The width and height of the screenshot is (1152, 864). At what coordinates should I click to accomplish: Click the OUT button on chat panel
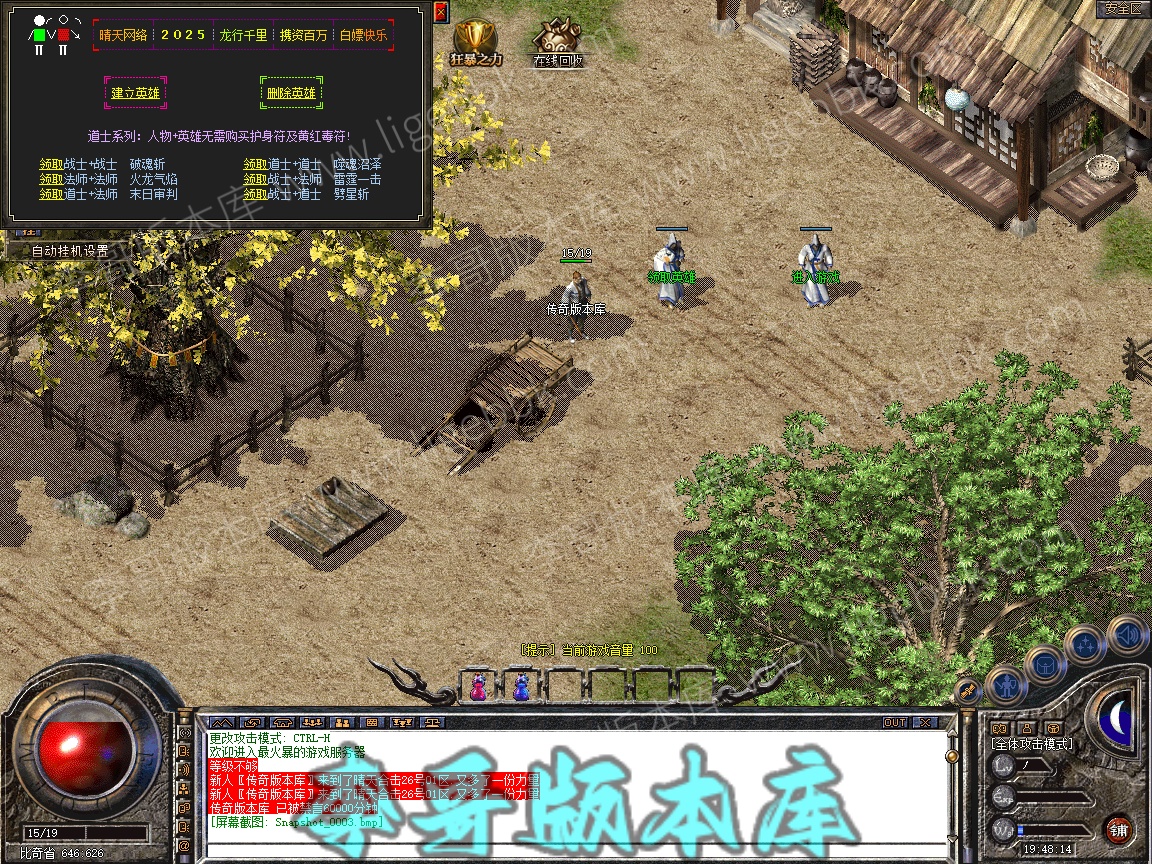894,722
